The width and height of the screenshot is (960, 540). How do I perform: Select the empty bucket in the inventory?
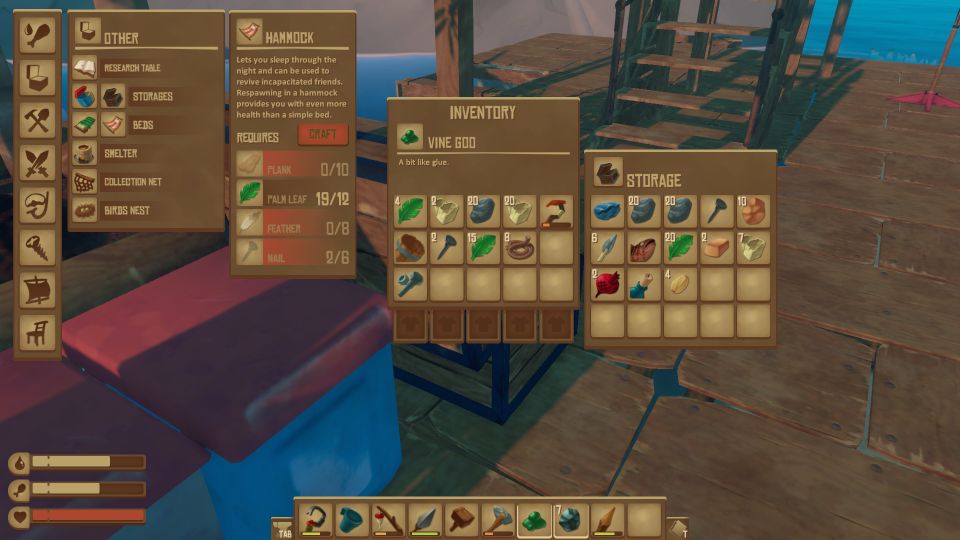(x=409, y=248)
